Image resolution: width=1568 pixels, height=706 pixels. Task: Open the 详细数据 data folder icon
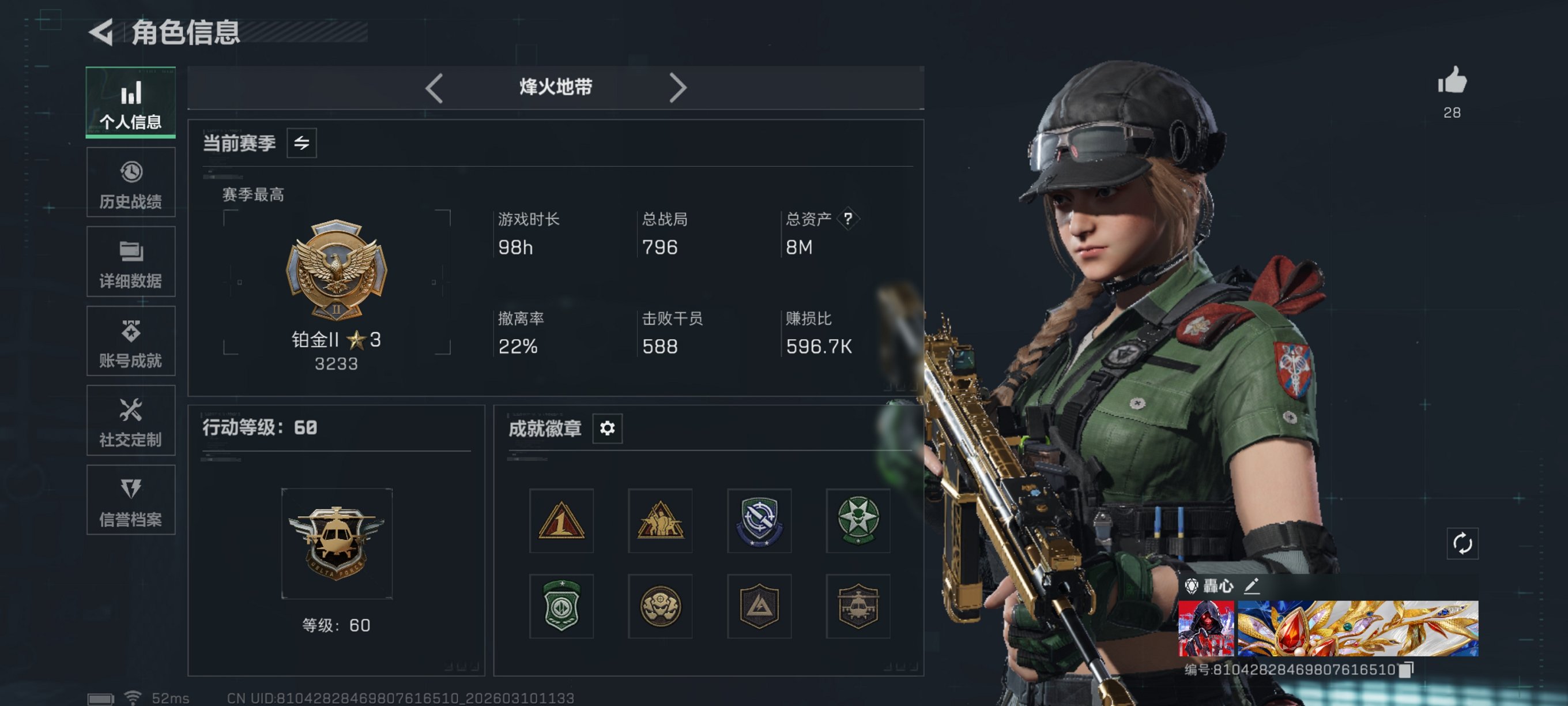point(130,252)
